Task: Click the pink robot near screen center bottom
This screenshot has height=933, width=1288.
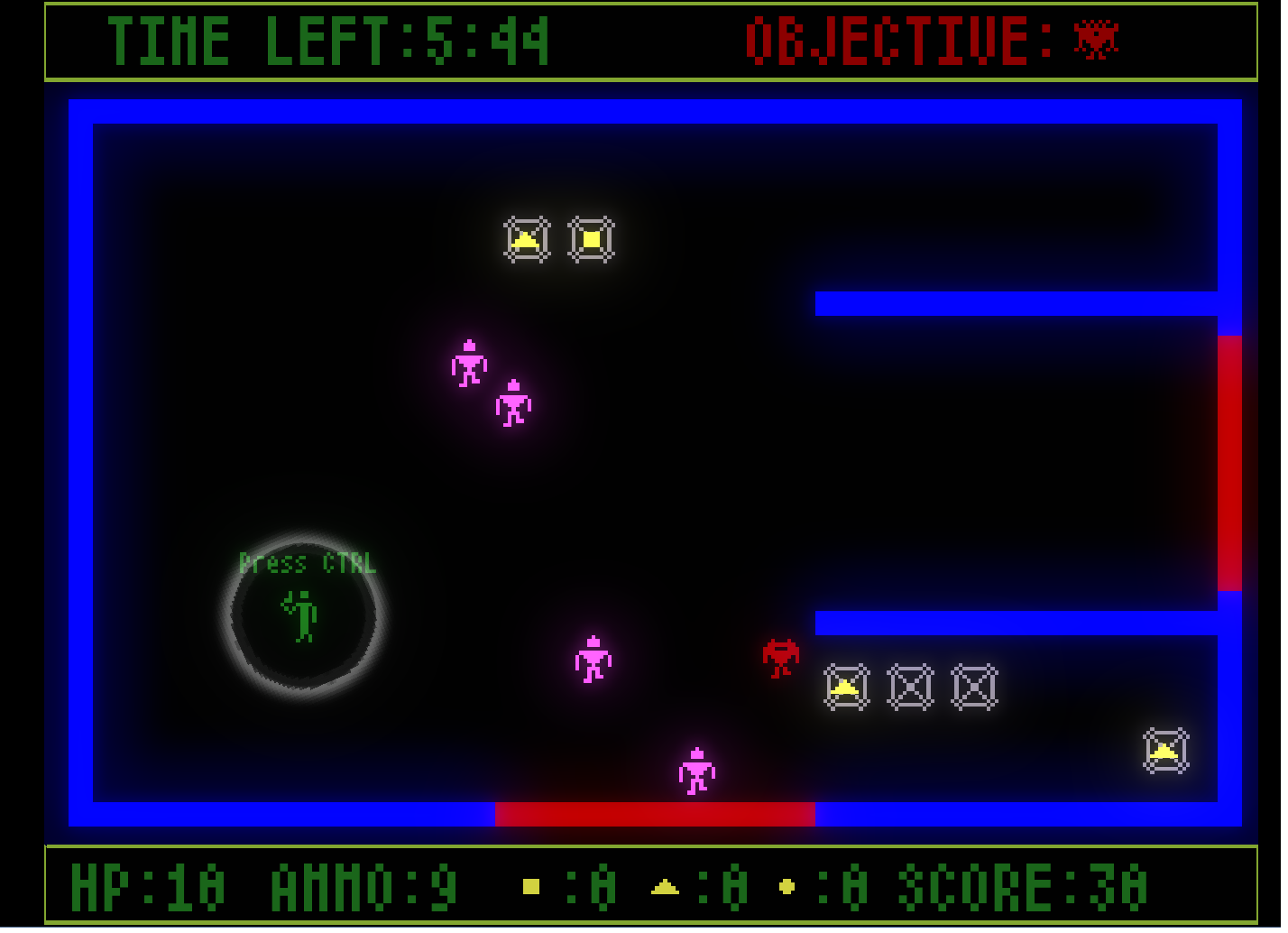Action: point(593,660)
